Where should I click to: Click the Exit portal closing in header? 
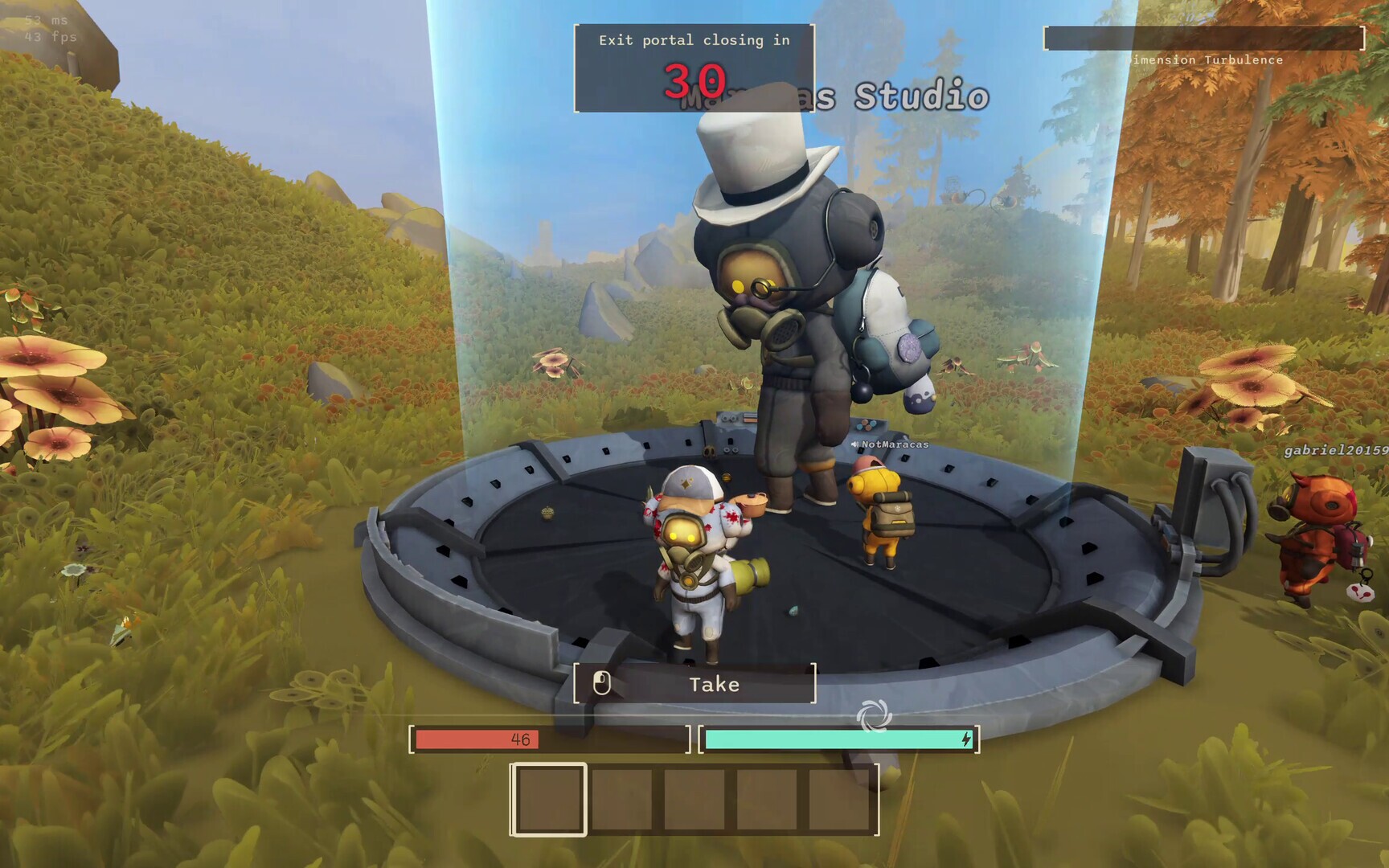694,39
